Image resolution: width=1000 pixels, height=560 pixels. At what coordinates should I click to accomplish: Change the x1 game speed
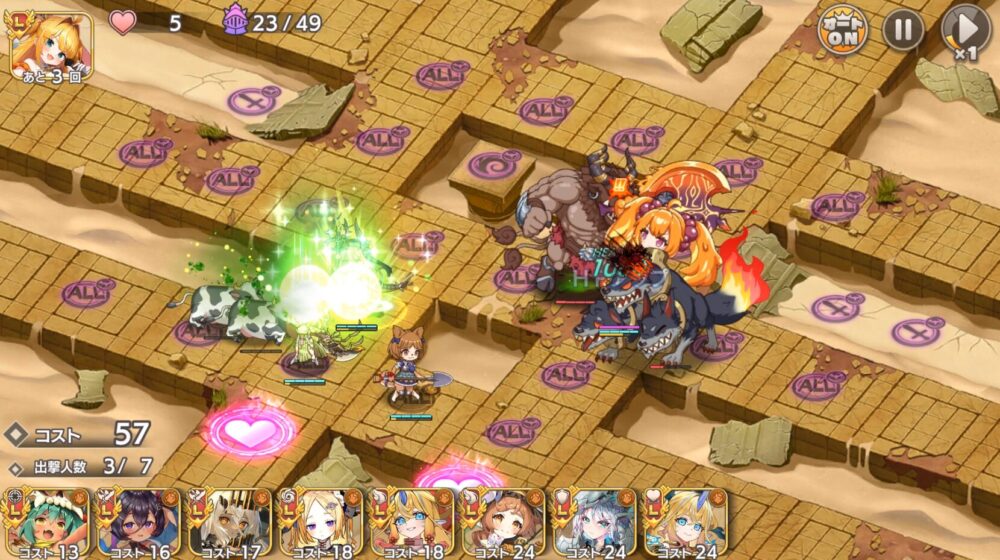965,32
